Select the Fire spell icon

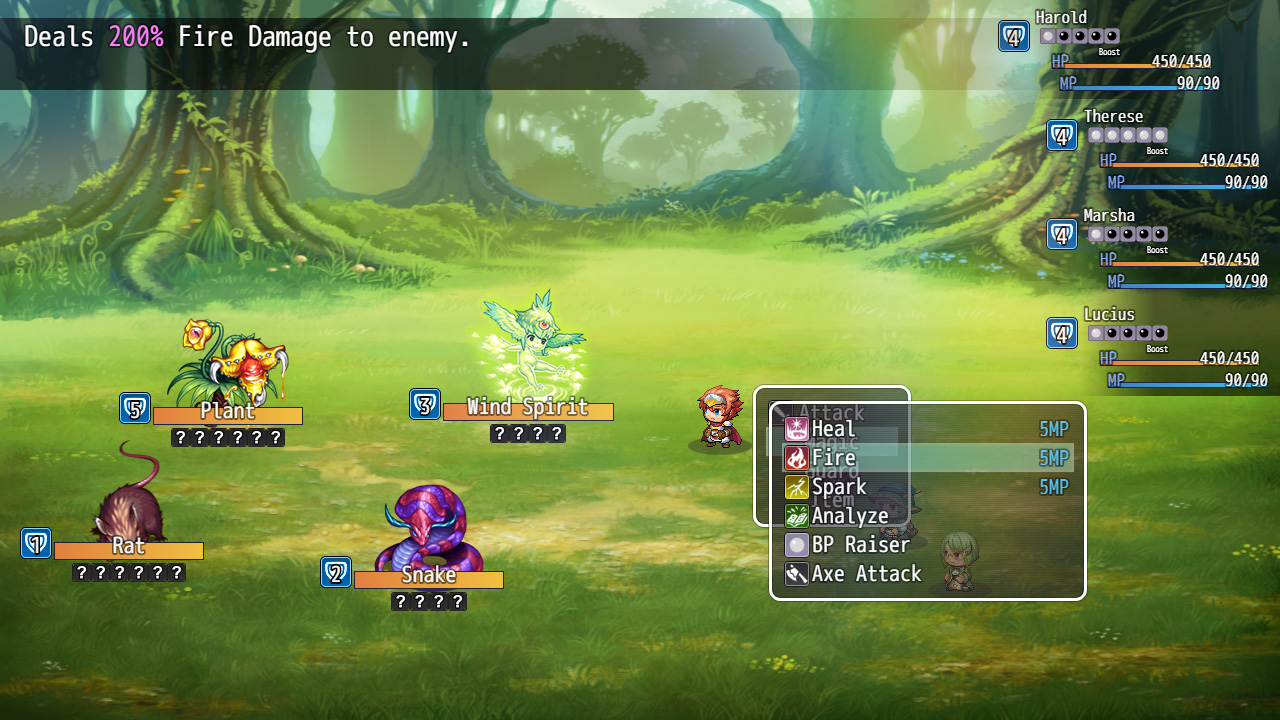(x=797, y=457)
